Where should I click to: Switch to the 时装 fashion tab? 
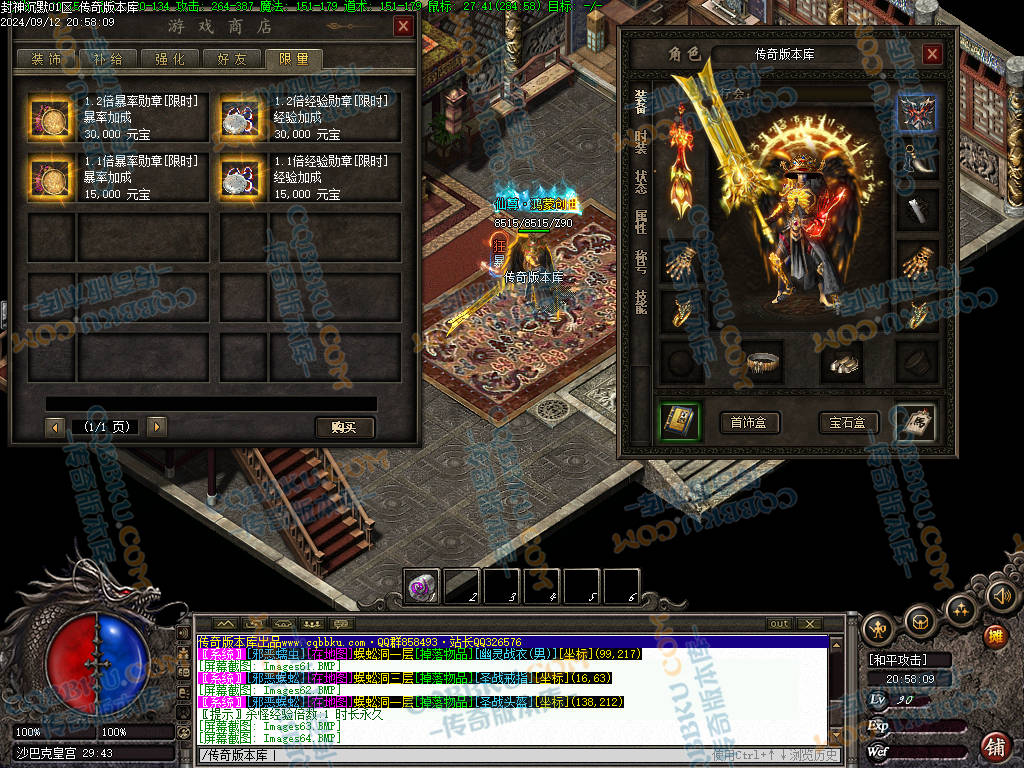pos(641,142)
